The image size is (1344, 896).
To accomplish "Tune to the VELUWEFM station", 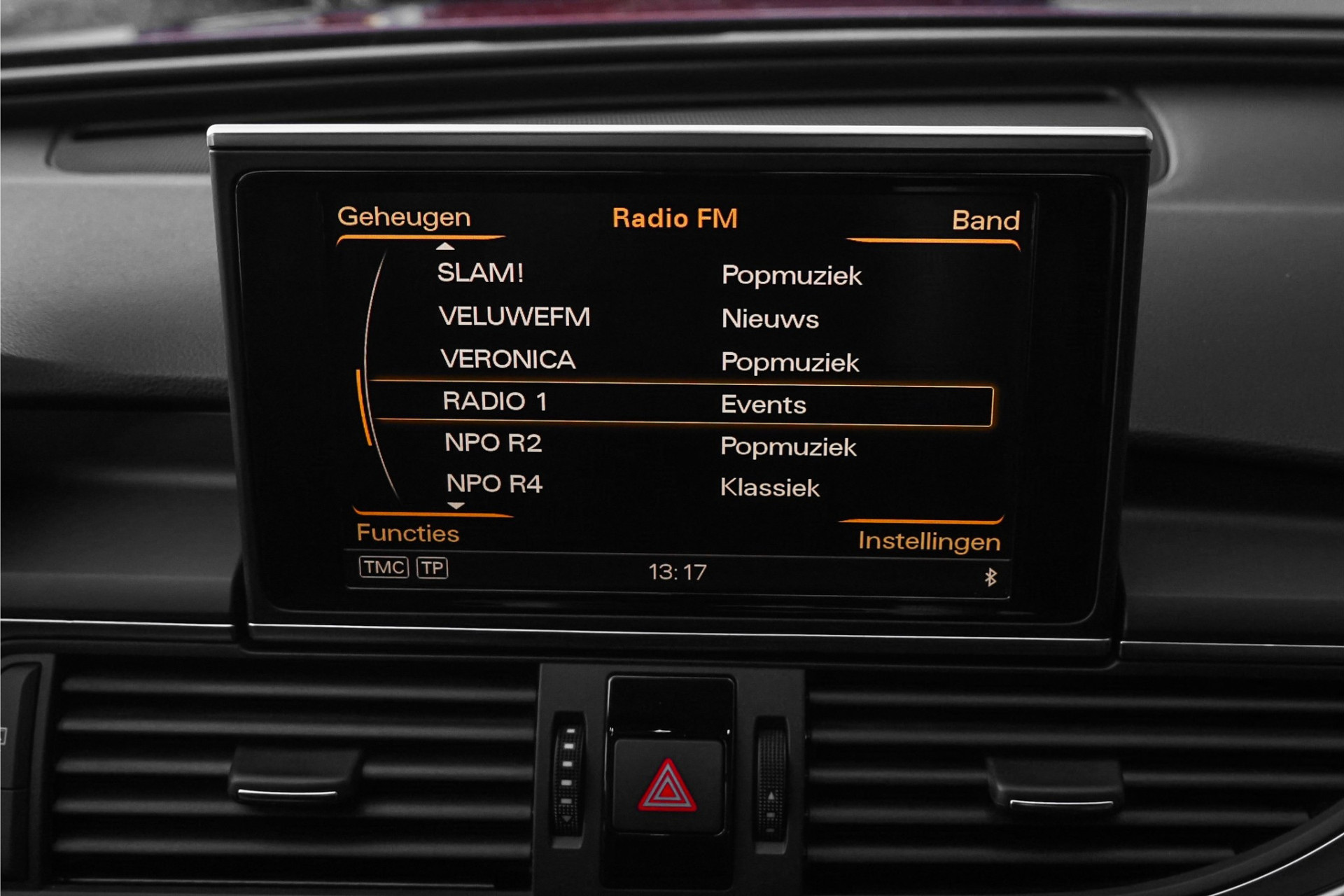I will [514, 316].
